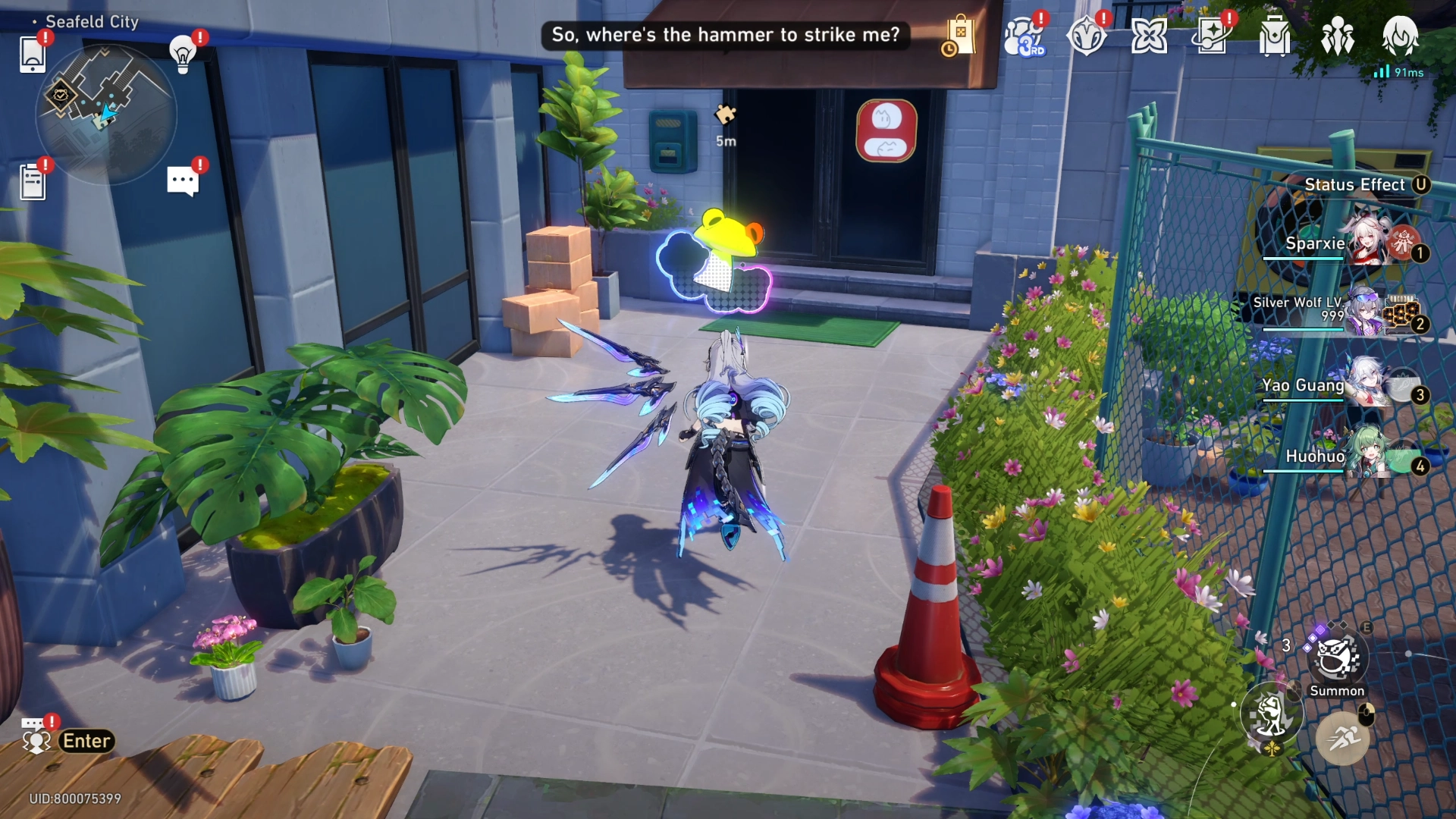Image resolution: width=1456 pixels, height=819 pixels.
Task: Select Yao Guang from the team list
Action: (x=1365, y=384)
